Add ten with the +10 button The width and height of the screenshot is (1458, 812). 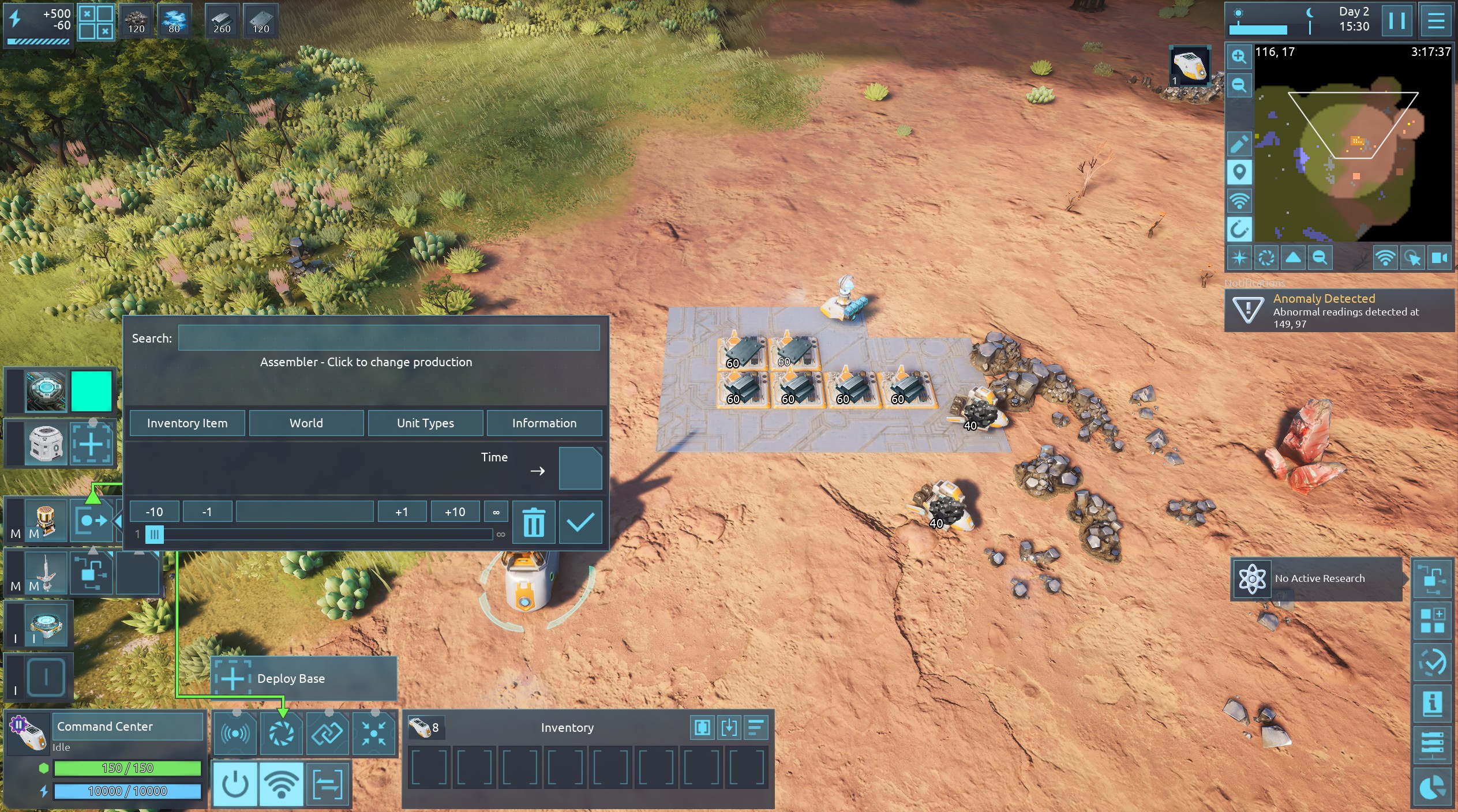pyautogui.click(x=455, y=512)
